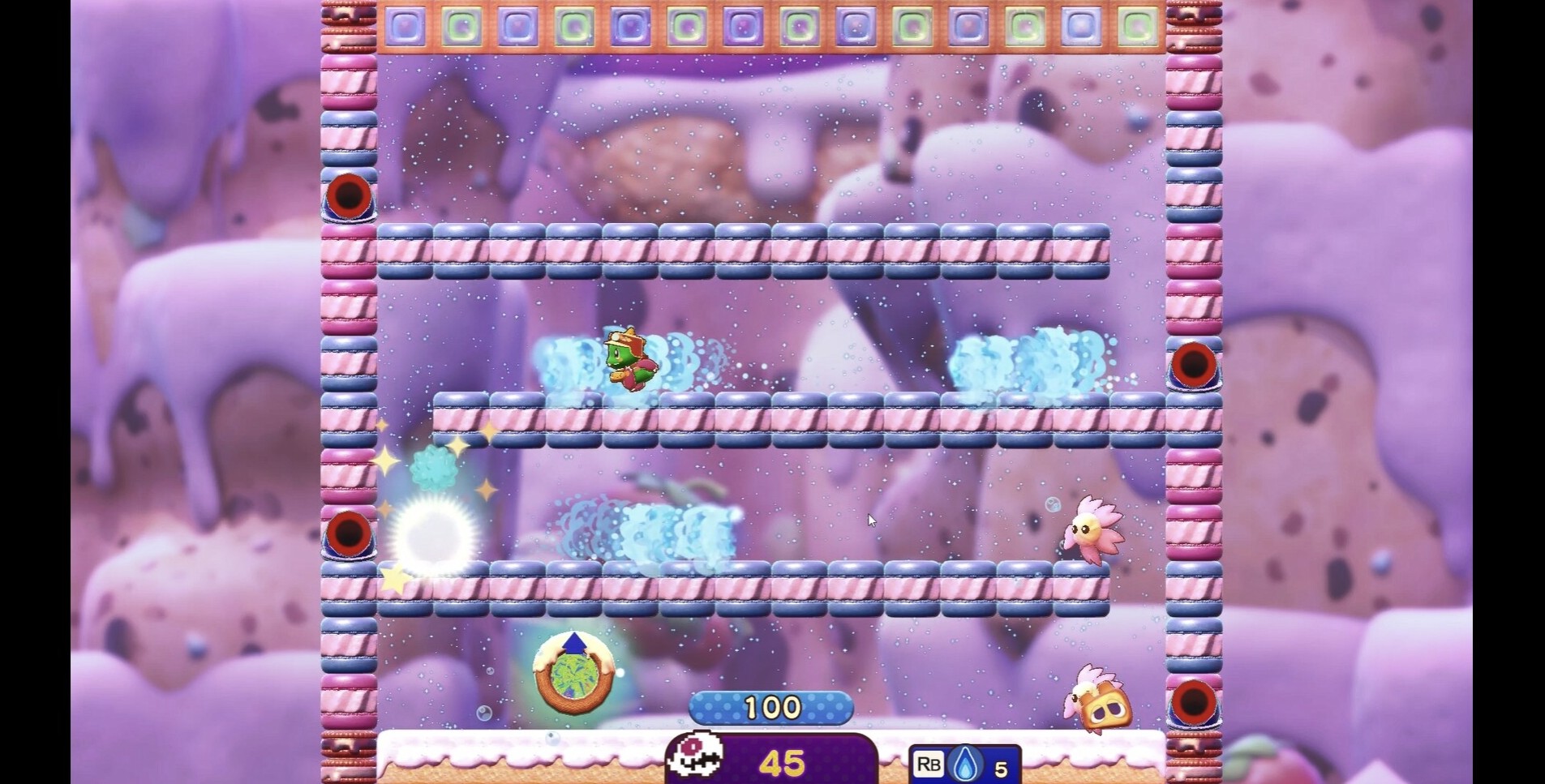Click the mouse cursor position in the arena
The height and width of the screenshot is (784, 1545).
coord(873,520)
